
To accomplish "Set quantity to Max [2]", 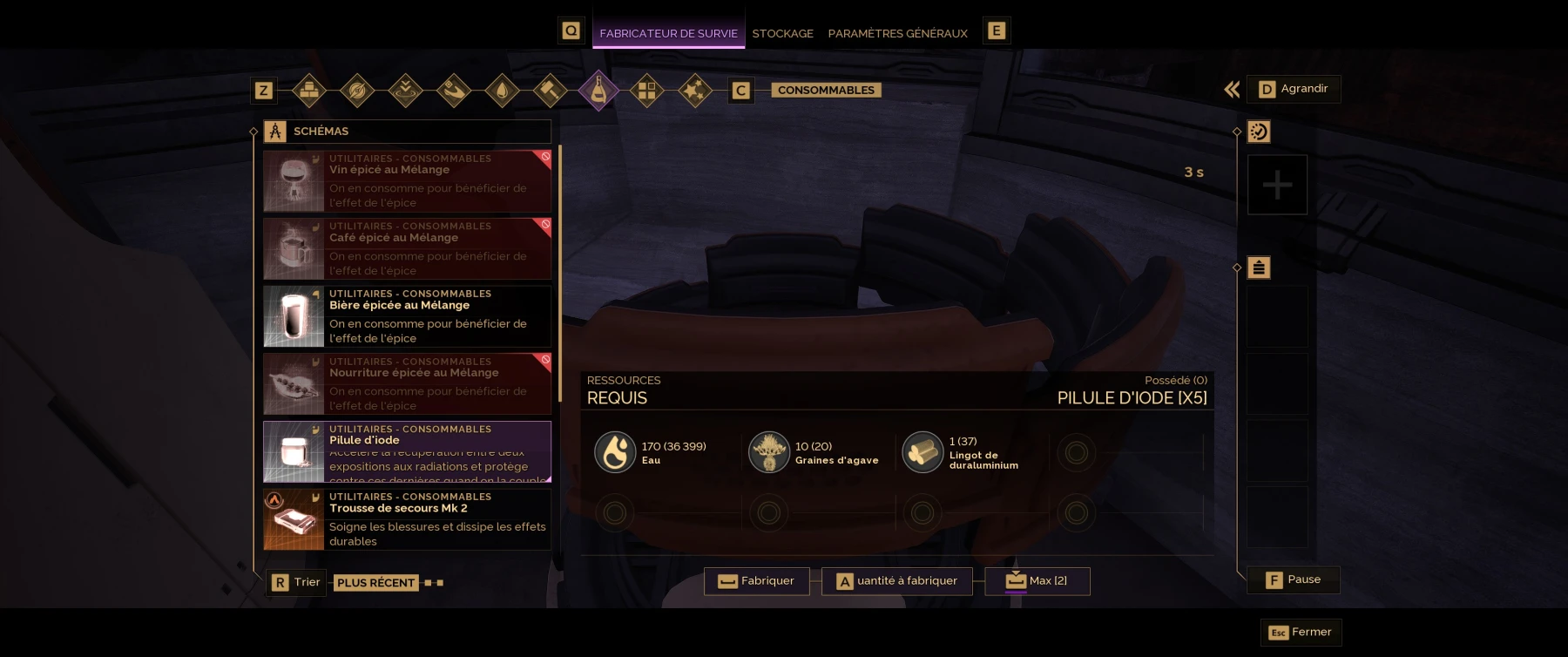I will point(1037,581).
